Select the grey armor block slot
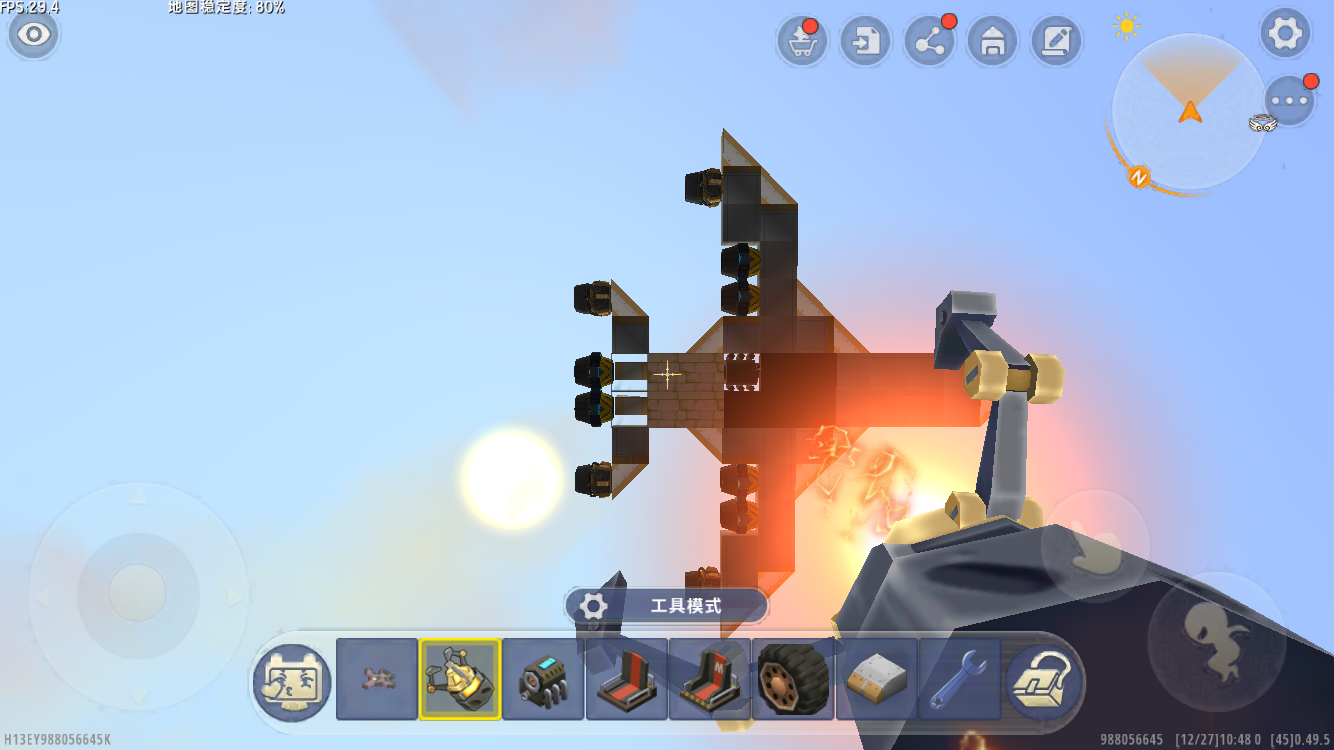This screenshot has height=750, width=1334. [876, 679]
